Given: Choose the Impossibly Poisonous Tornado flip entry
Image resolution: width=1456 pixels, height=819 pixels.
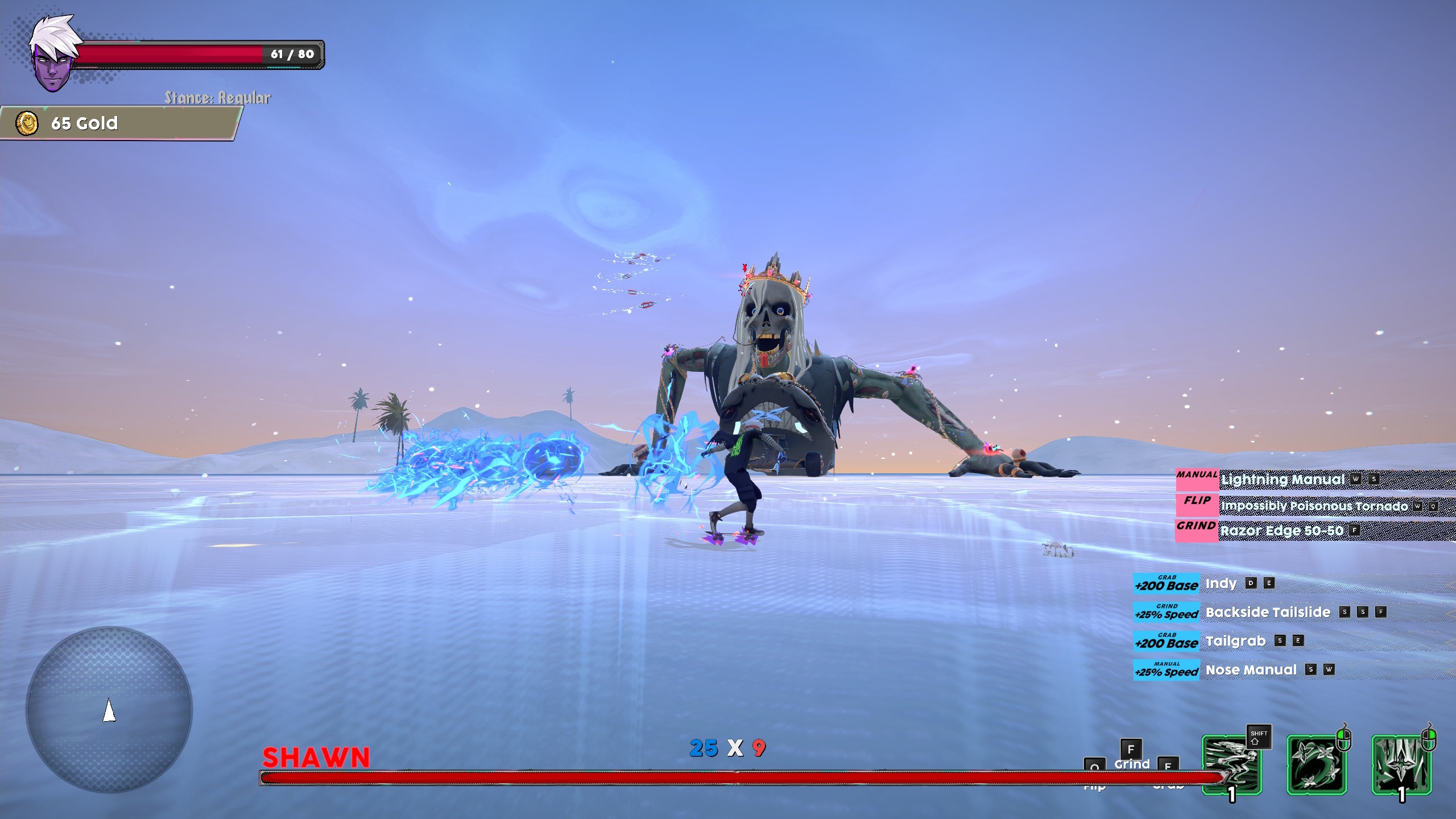Looking at the screenshot, I should [1314, 506].
